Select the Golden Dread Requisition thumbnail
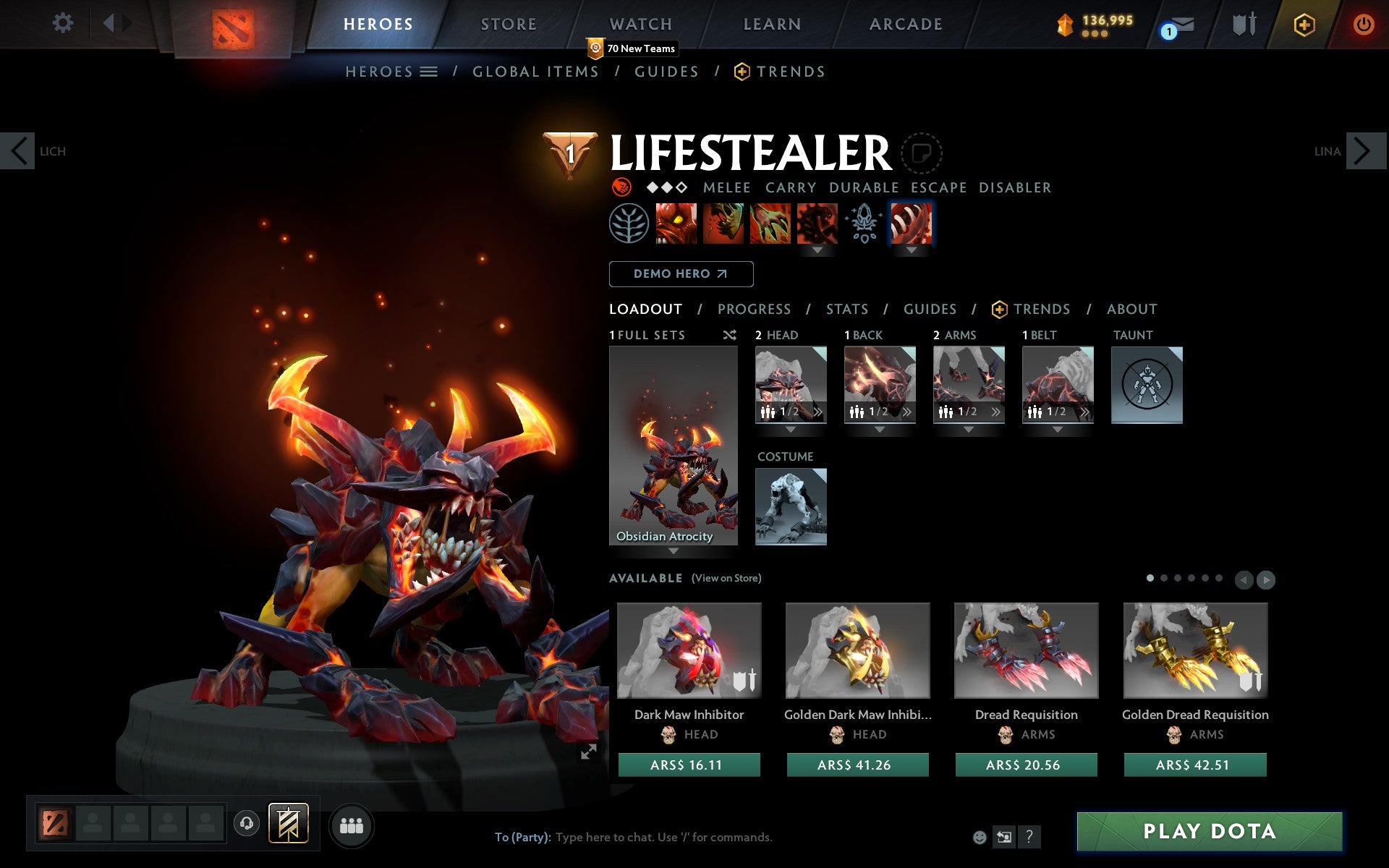This screenshot has width=1389, height=868. coord(1194,650)
